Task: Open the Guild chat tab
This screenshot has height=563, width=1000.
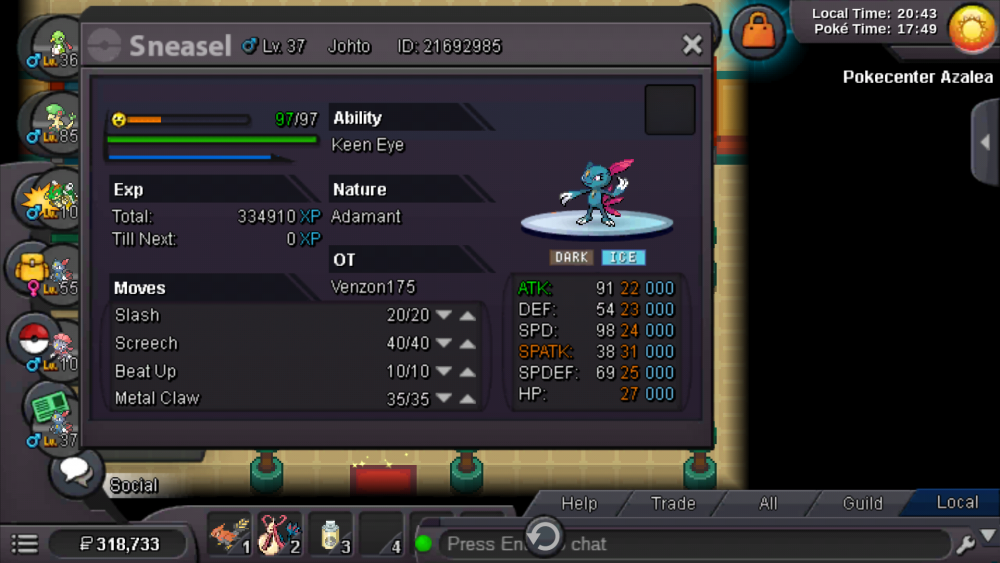Action: 862,503
